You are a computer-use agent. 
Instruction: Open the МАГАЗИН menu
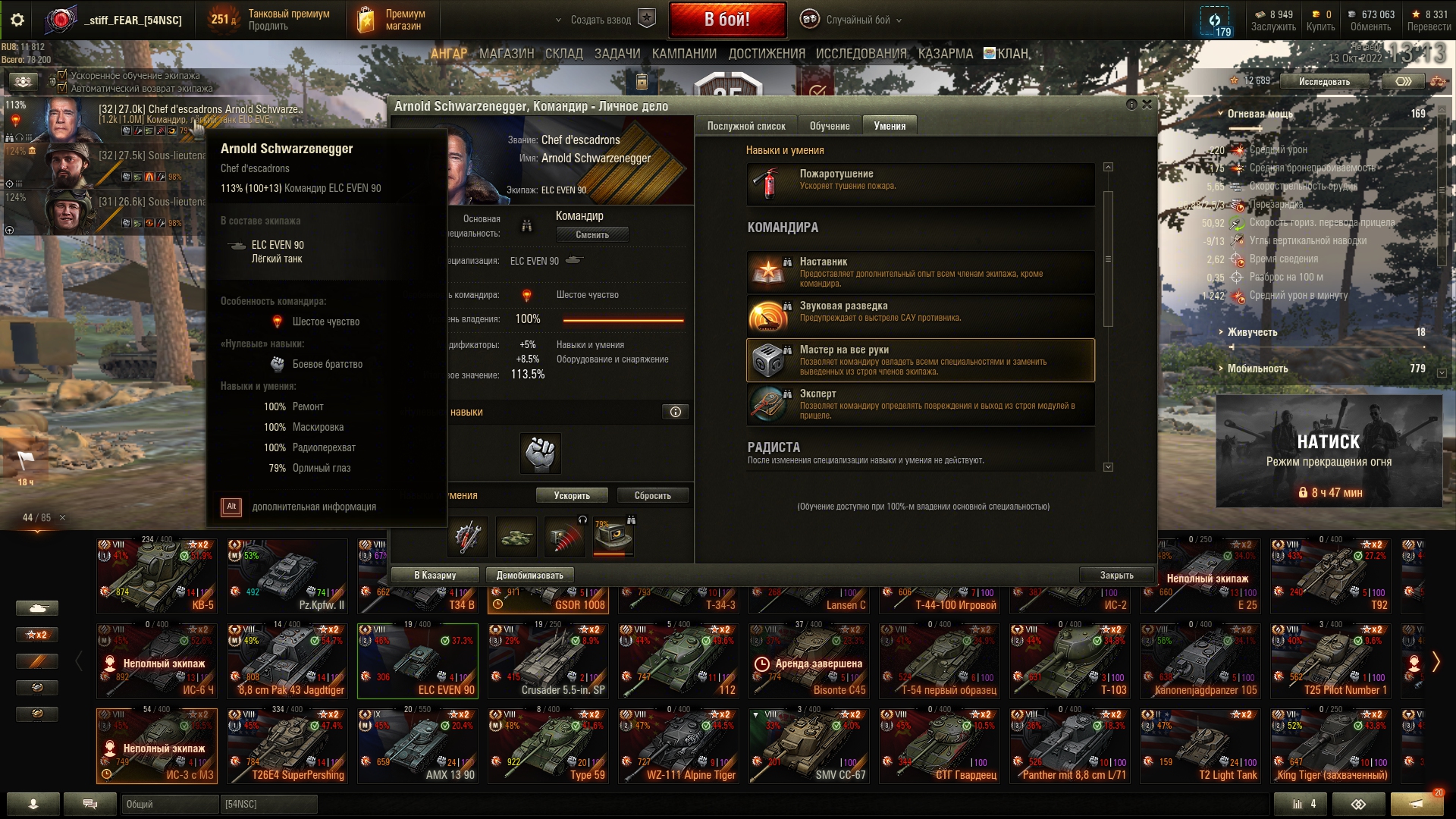click(x=507, y=54)
